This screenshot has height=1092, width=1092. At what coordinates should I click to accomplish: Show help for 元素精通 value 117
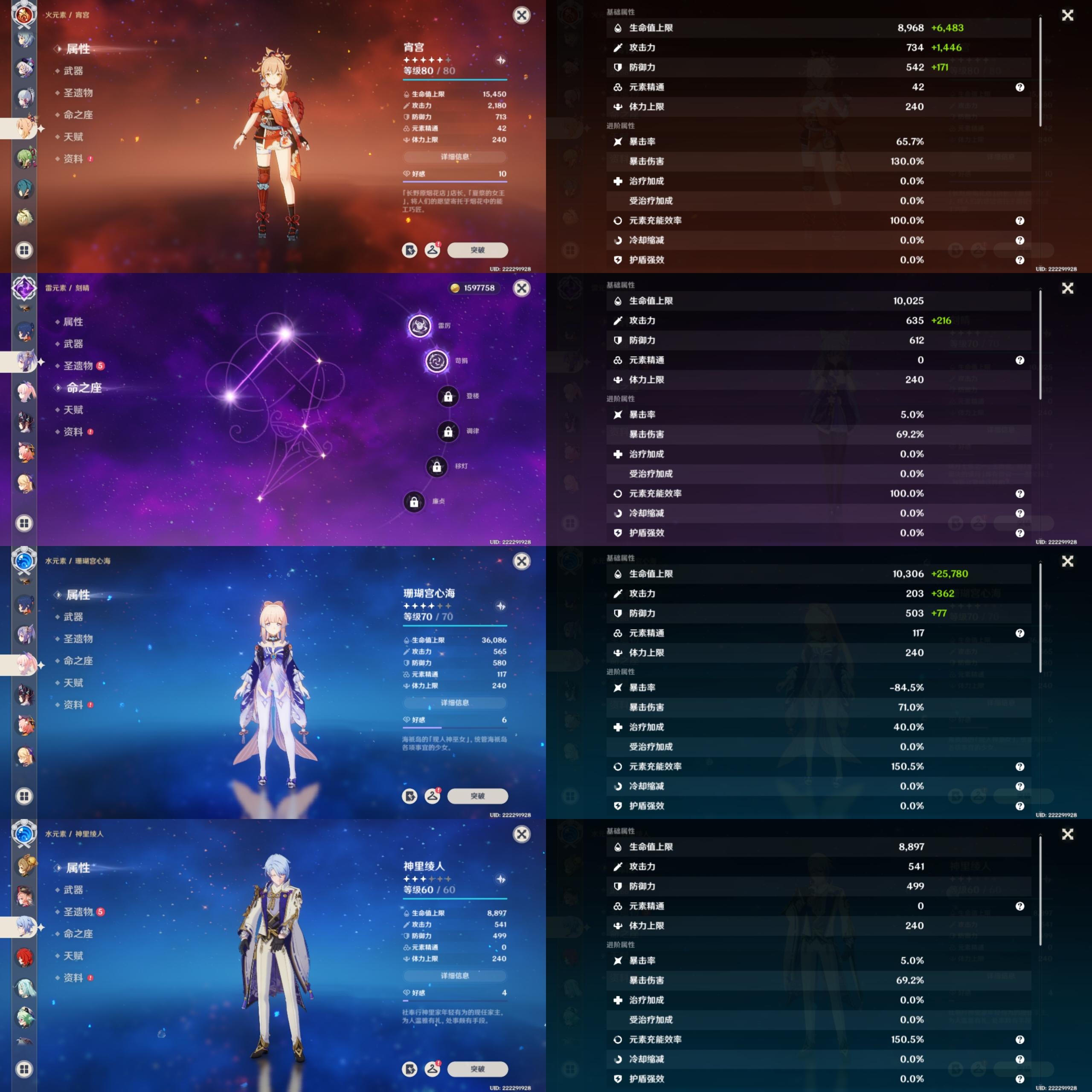[x=1019, y=633]
